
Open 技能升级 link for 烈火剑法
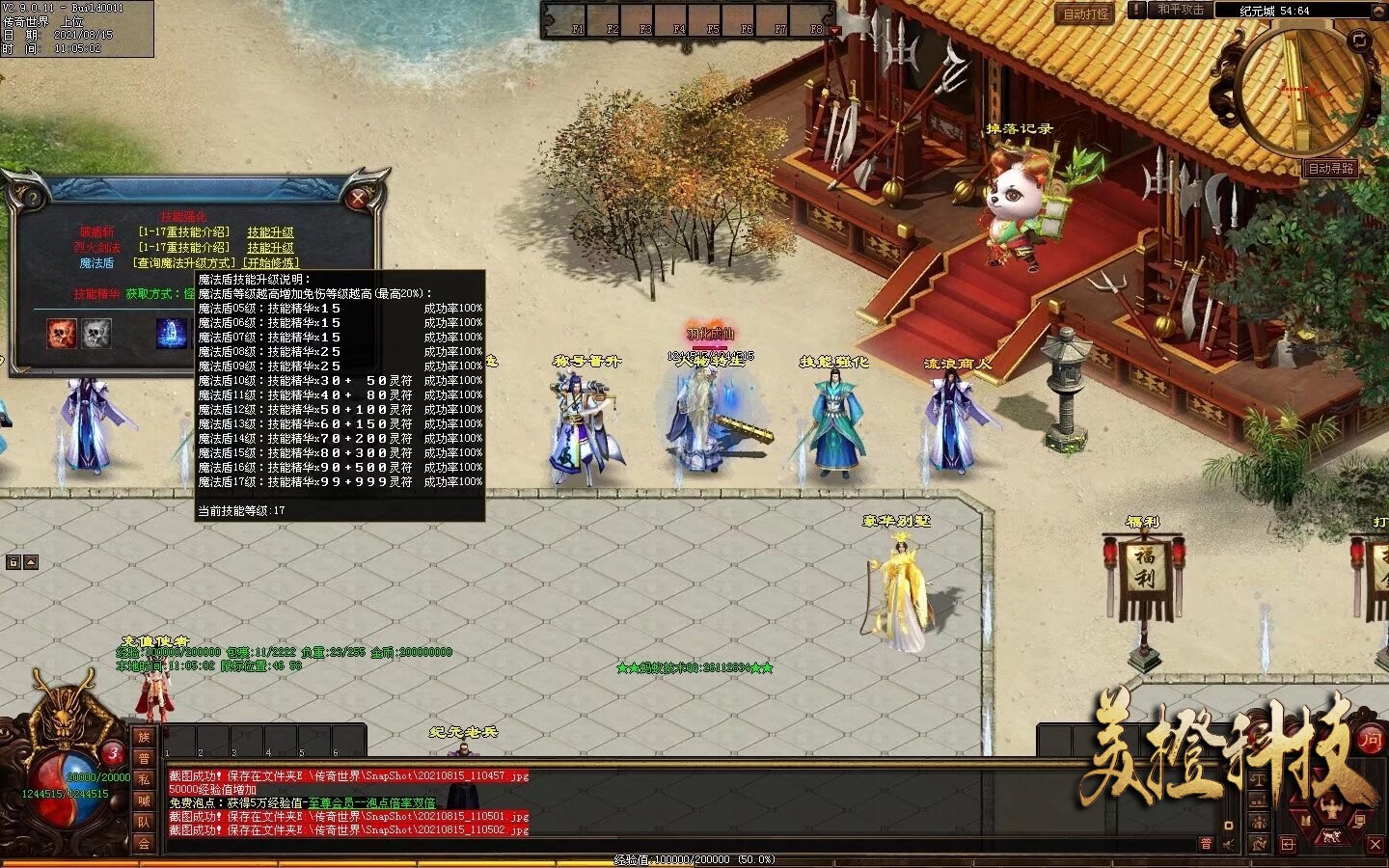[270, 248]
